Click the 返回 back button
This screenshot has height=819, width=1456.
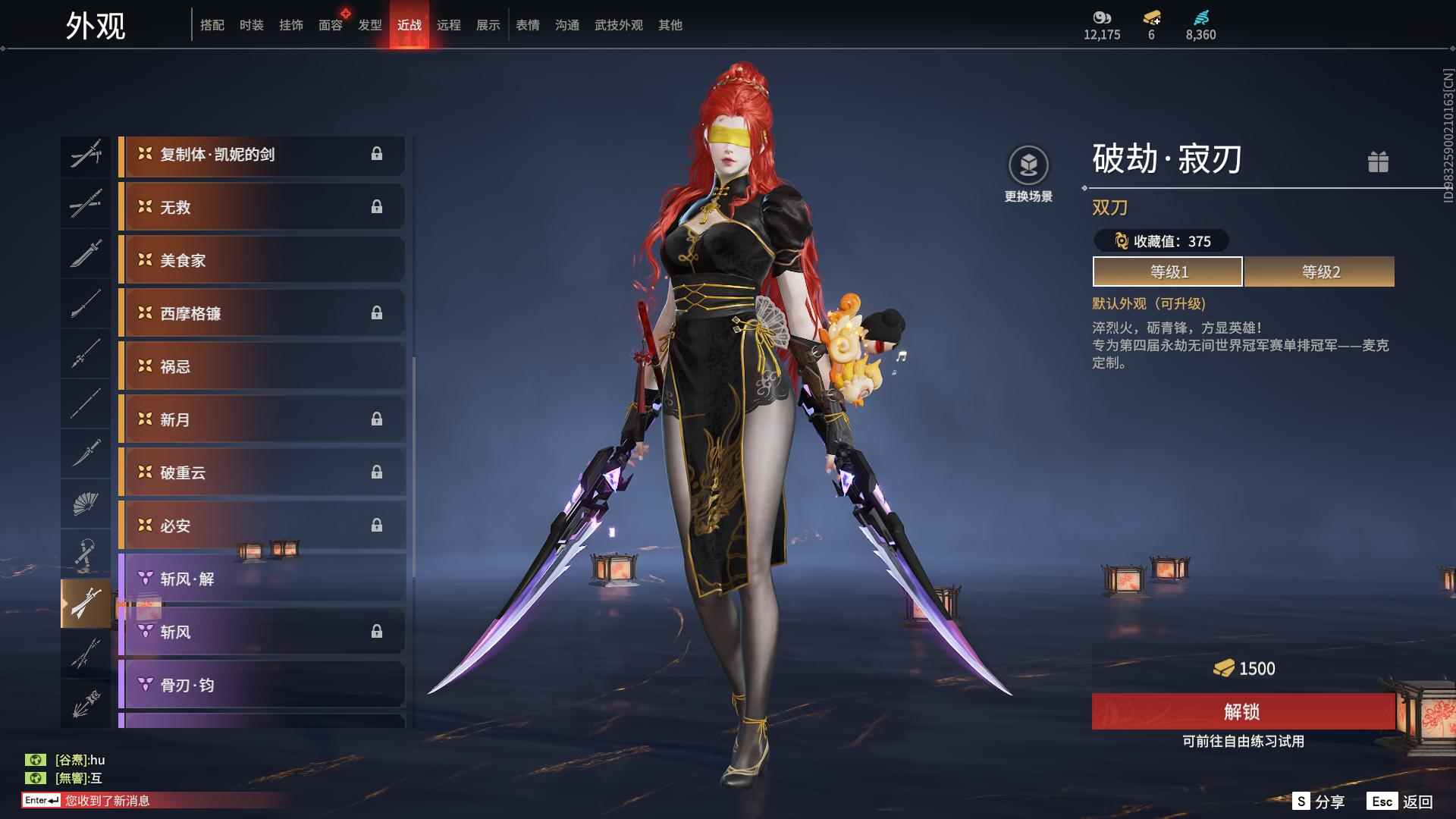(1401, 802)
